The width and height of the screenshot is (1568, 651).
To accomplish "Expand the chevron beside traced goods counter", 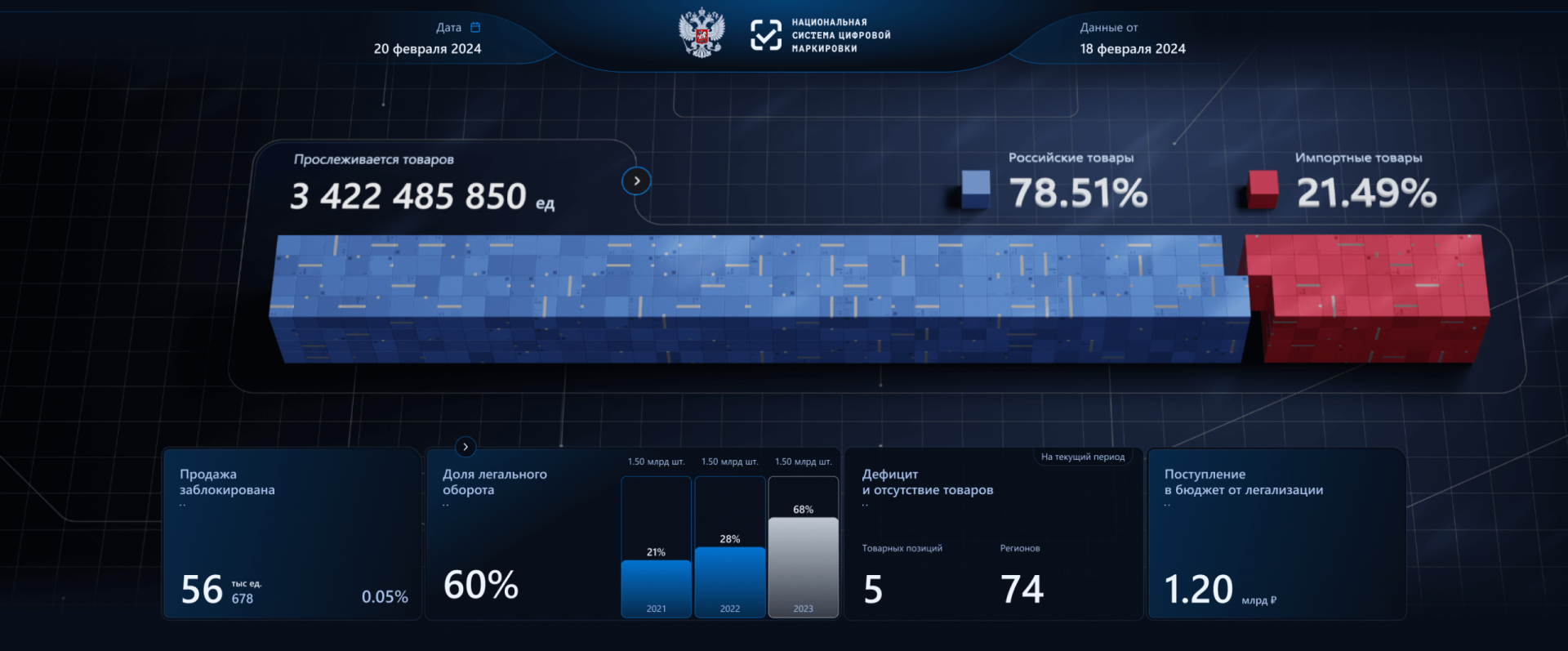I will coord(636,181).
